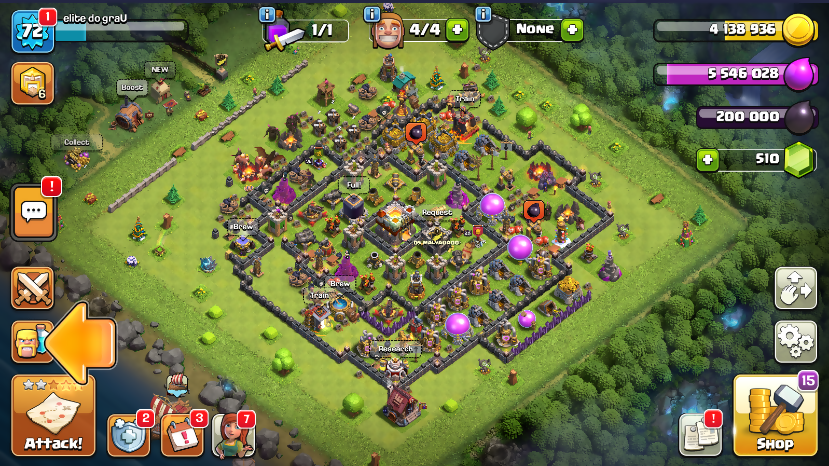Open the level 72 player profile badge
The image size is (829, 466).
point(31,32)
